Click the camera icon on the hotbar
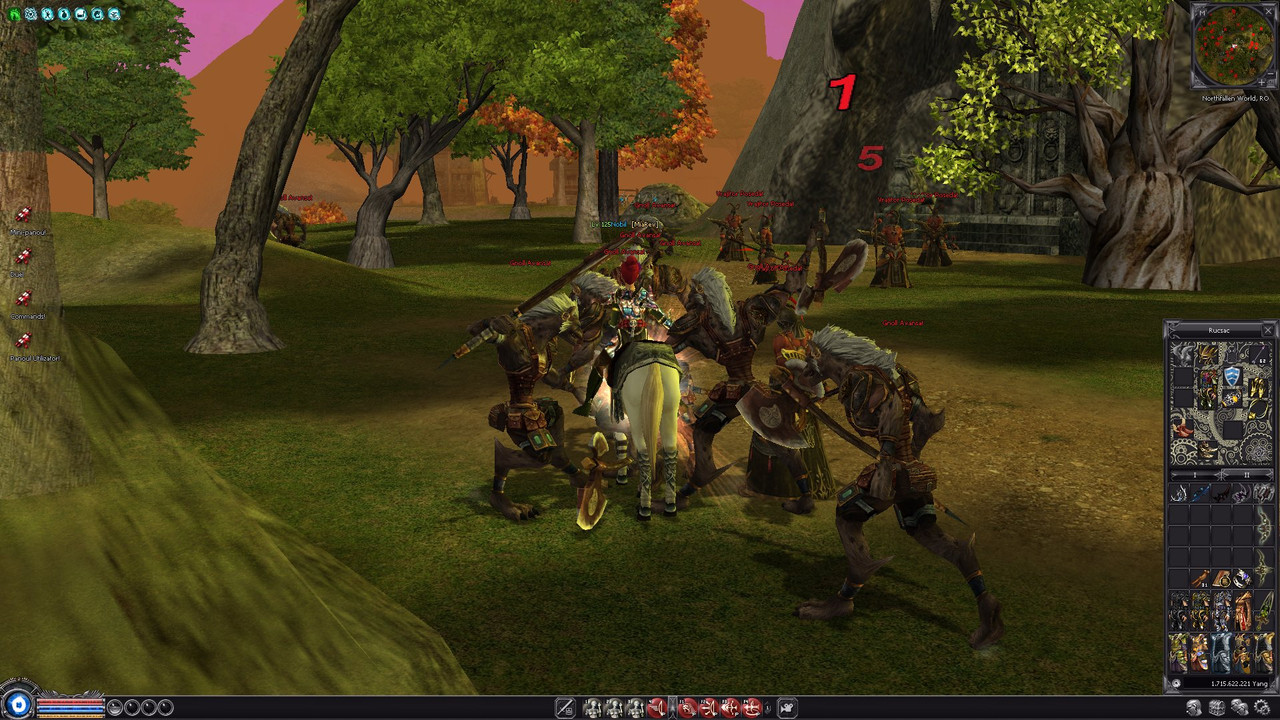Viewport: 1280px width, 720px height. point(787,708)
